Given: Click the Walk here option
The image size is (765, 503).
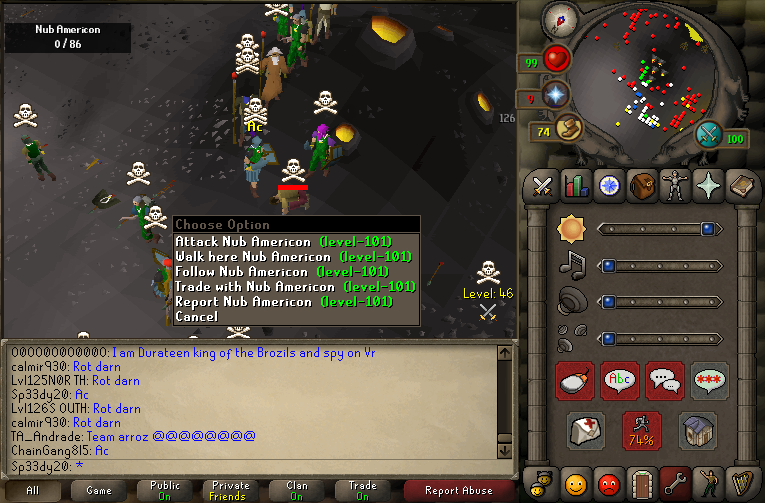Looking at the screenshot, I should (293, 256).
